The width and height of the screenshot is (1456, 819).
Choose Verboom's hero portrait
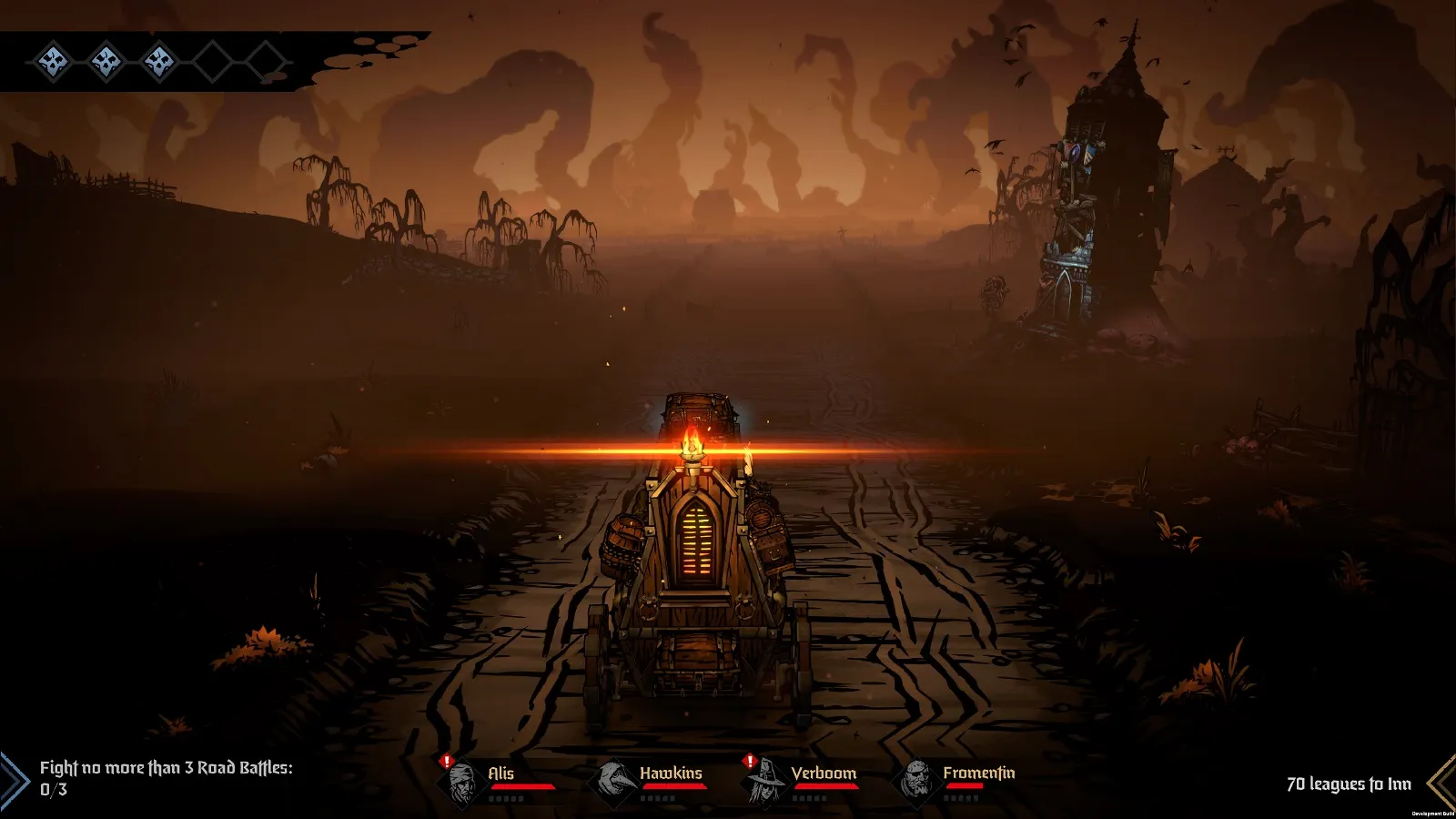pyautogui.click(x=767, y=782)
